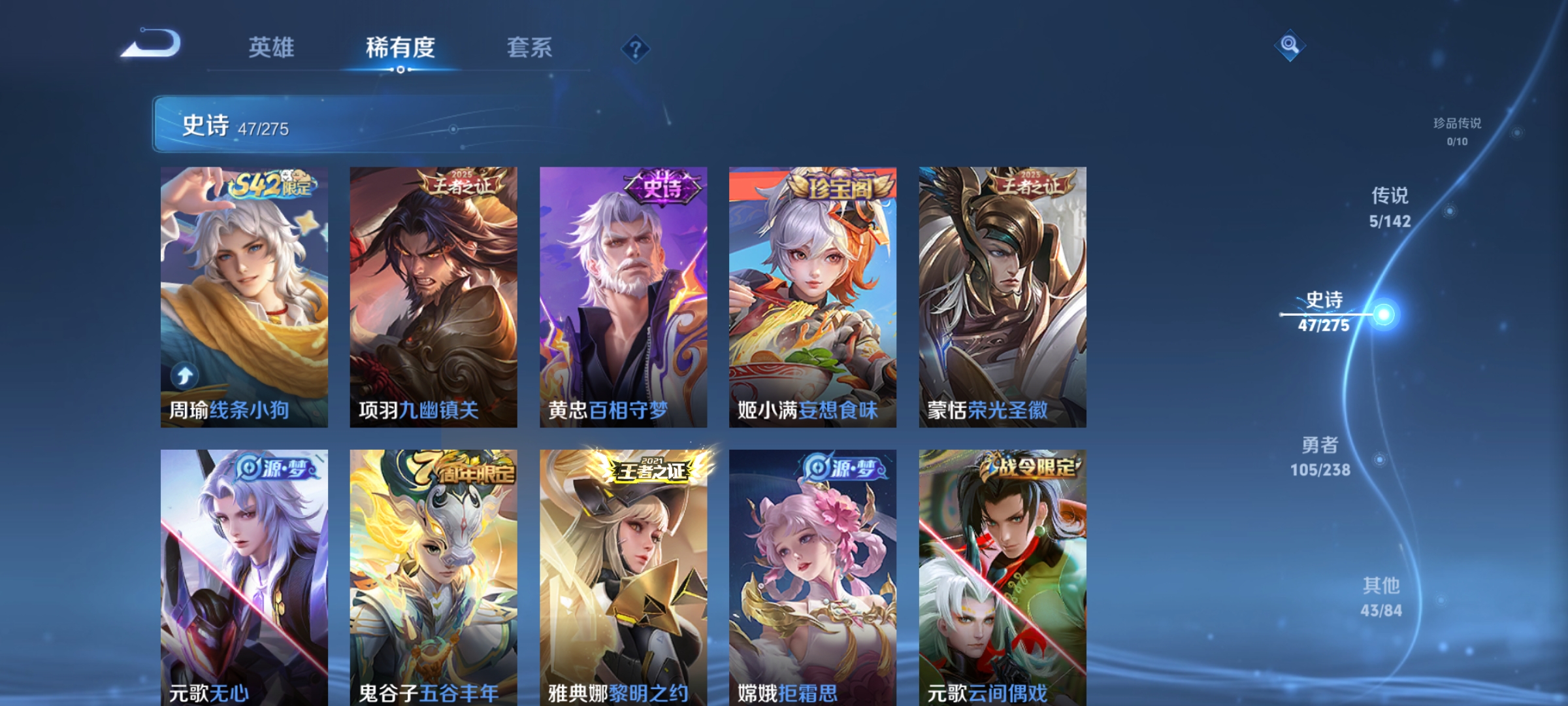Screen dimensions: 1568x706
Task: Open the 黄忠百相守梦 skin
Action: [x=623, y=294]
